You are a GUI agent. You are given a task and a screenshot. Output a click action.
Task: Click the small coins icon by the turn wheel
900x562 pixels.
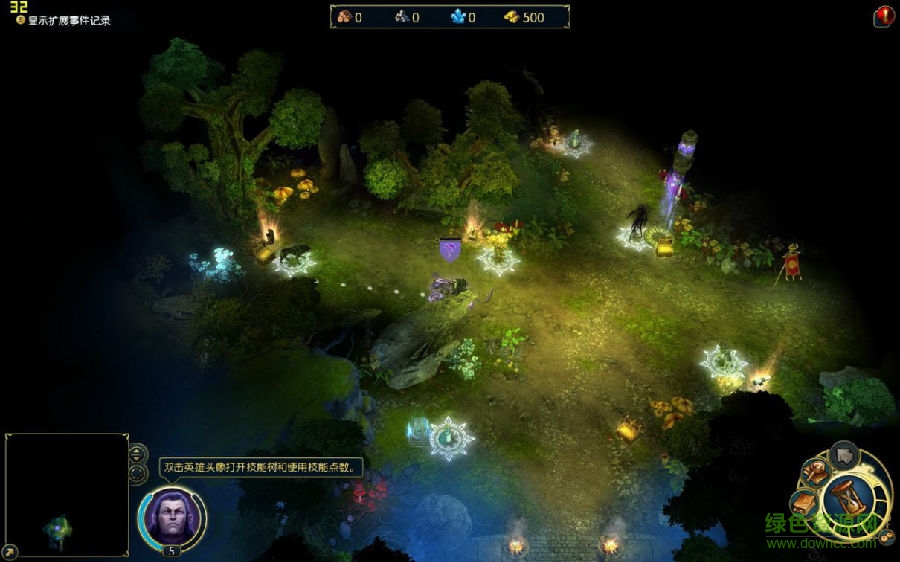point(886,536)
